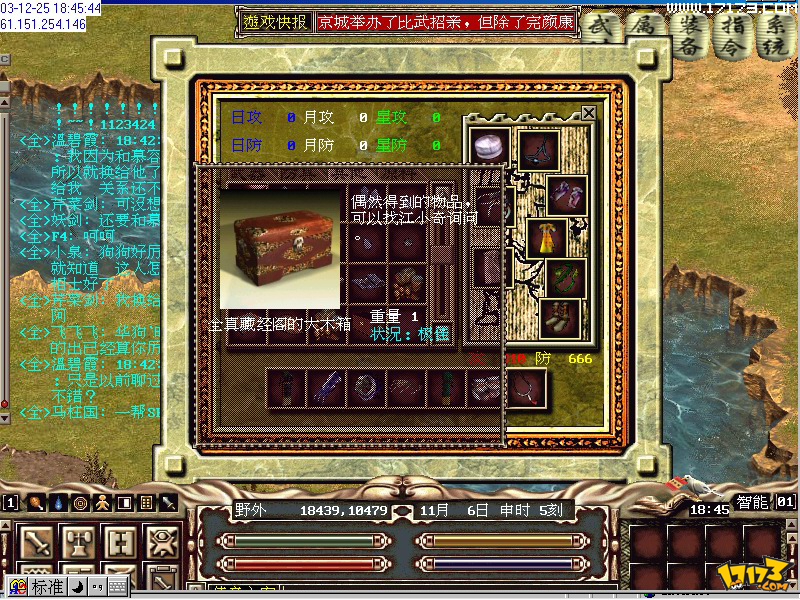Screen dimensions: 800x600
Task: Select the purple gloves equipment slot
Action: click(x=565, y=194)
